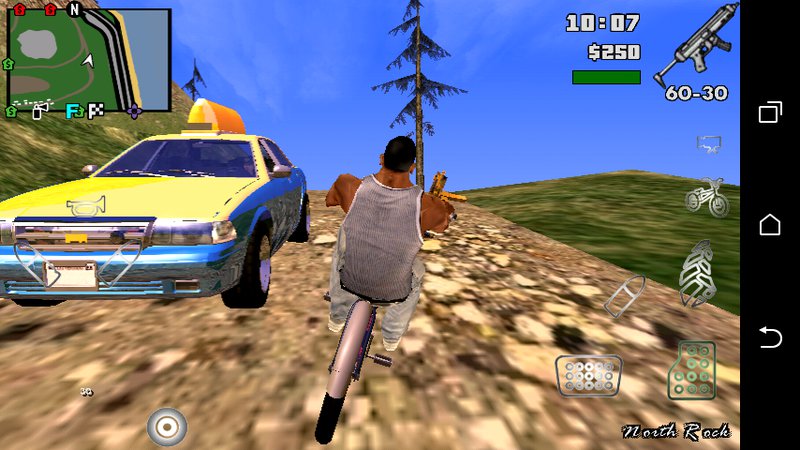Open Android recent apps view
Viewport: 800px width, 450px height.
pos(770,112)
